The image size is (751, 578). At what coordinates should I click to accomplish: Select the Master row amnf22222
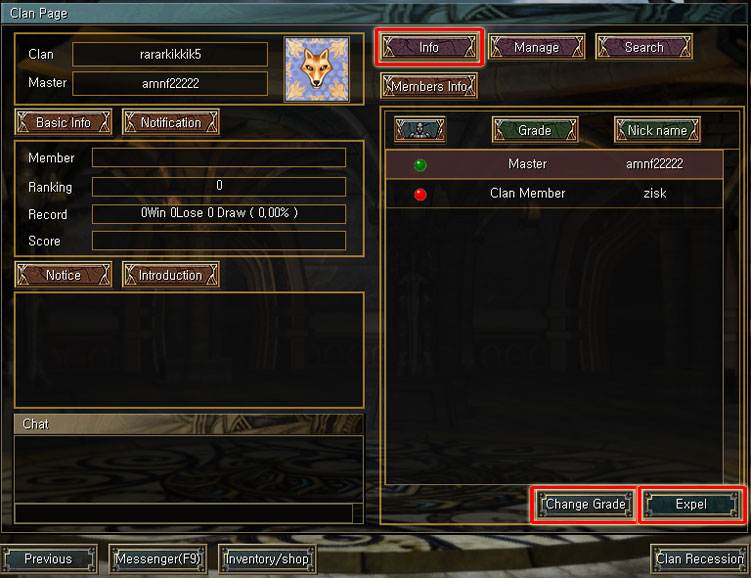pyautogui.click(x=554, y=164)
